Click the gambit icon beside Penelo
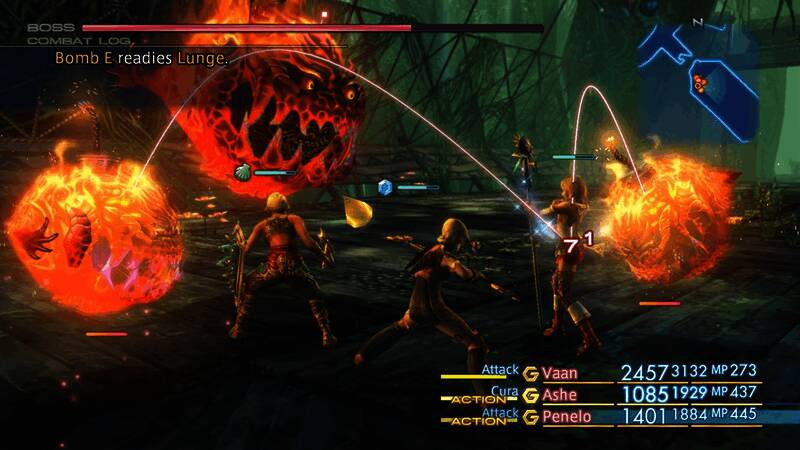 point(530,416)
